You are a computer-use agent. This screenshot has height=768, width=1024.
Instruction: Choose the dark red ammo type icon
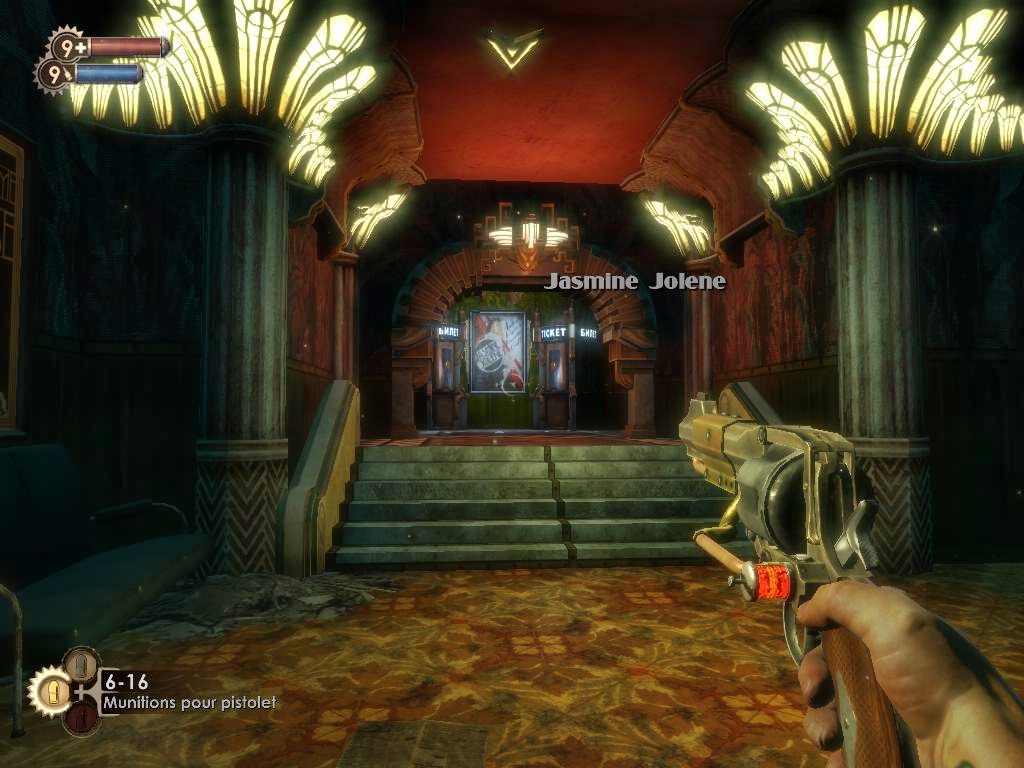81,717
